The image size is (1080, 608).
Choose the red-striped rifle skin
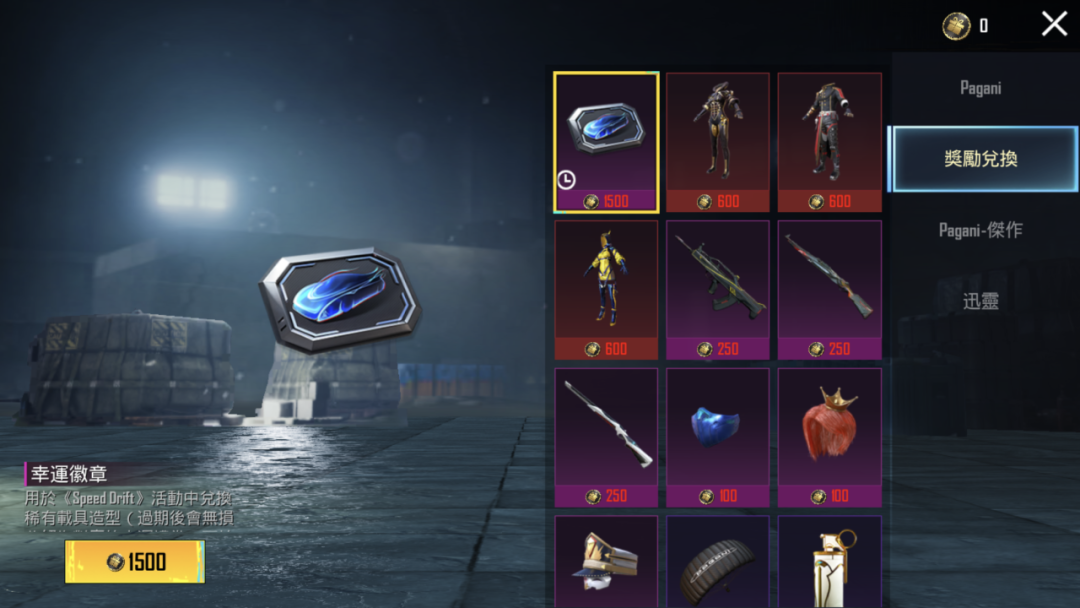[x=829, y=289]
